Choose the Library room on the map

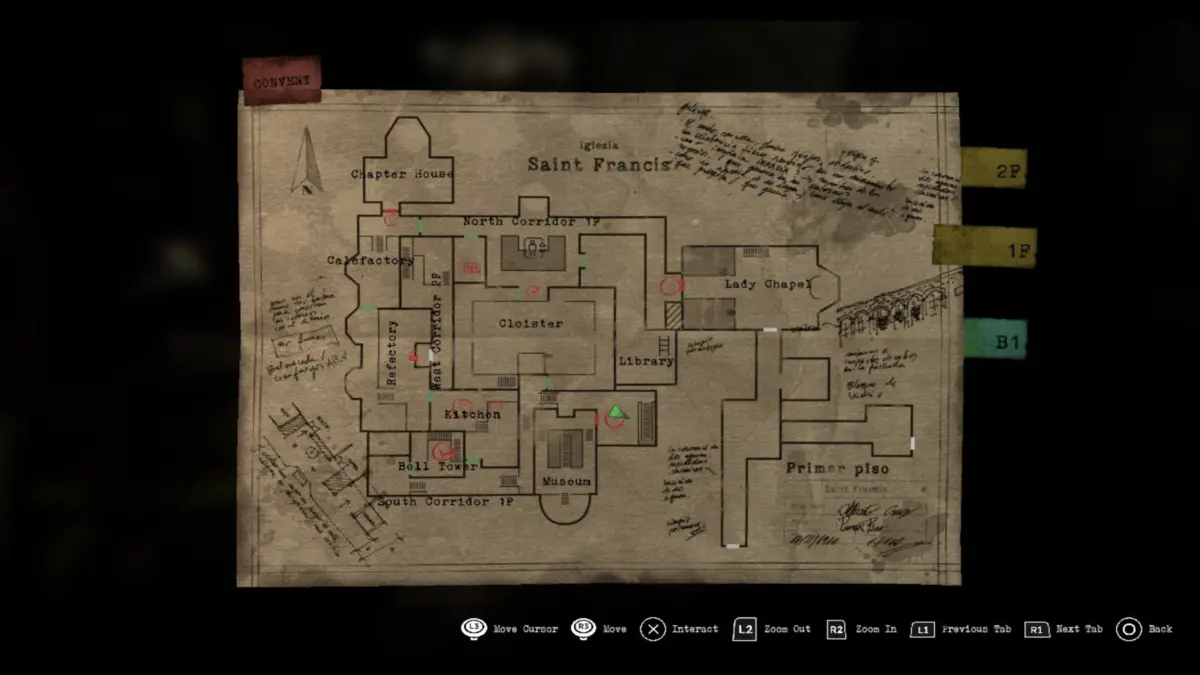pyautogui.click(x=646, y=361)
